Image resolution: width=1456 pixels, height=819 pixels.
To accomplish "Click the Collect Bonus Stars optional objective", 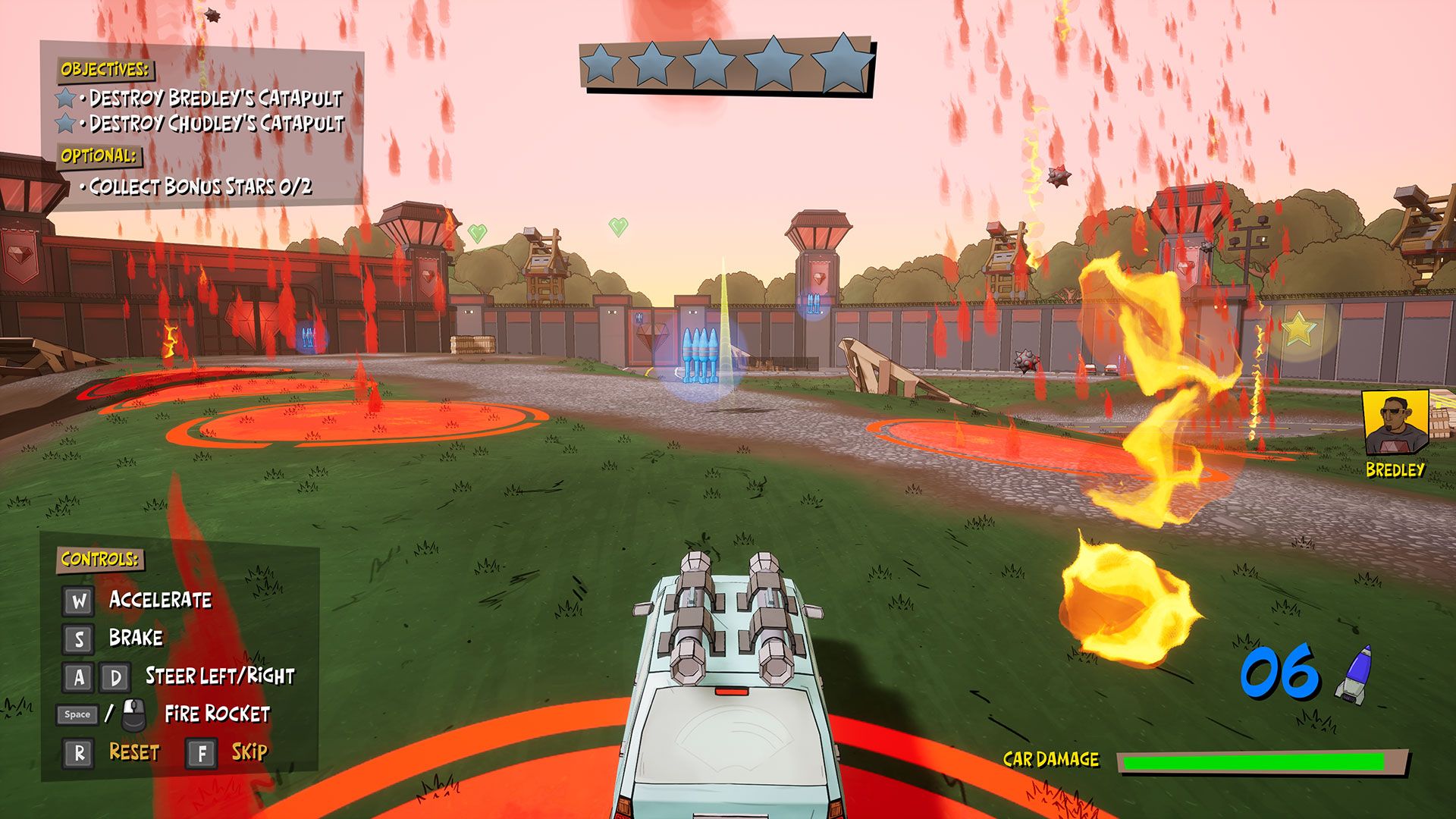I will click(200, 187).
